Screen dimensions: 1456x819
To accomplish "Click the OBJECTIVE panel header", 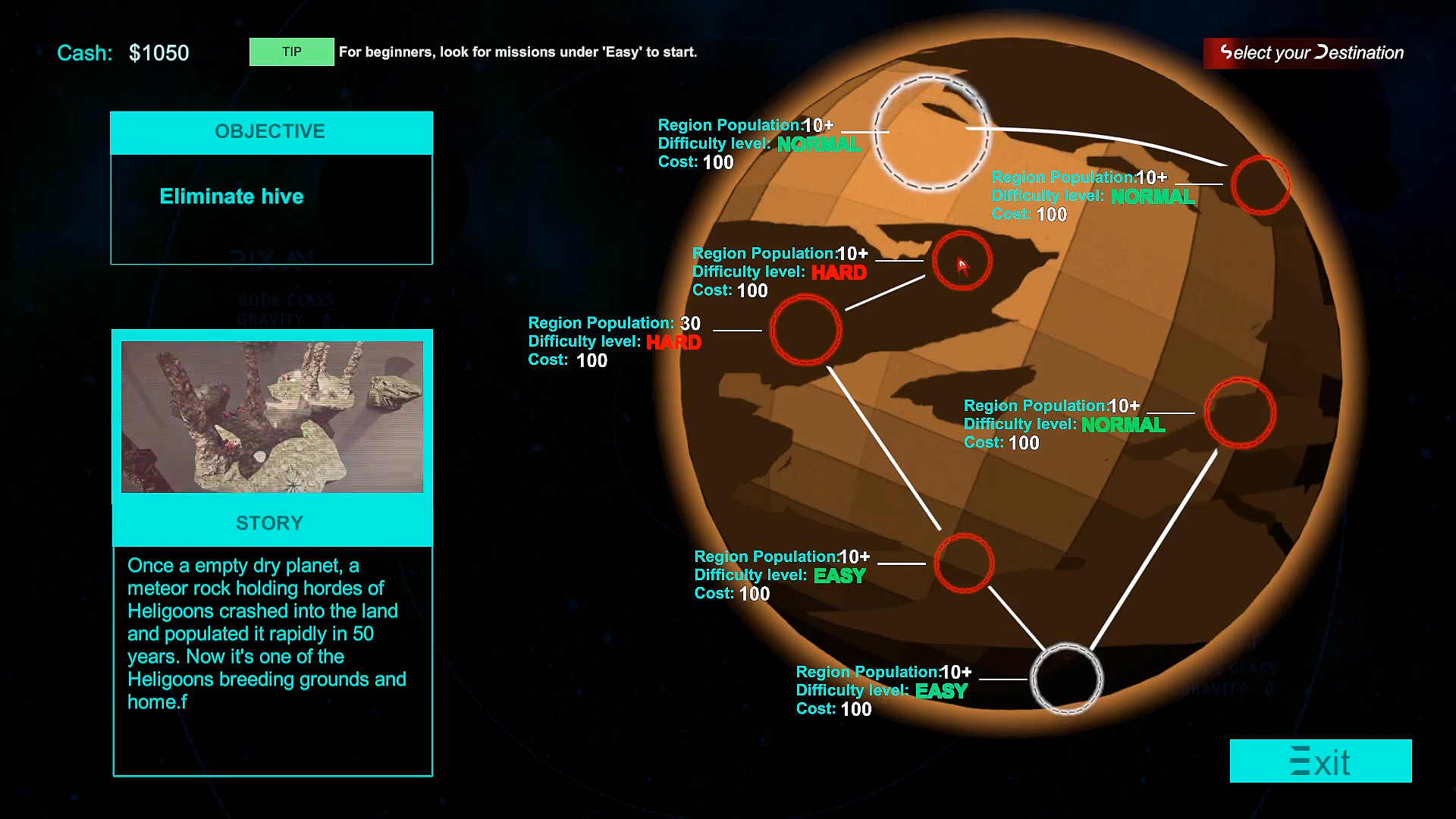I will pos(271,131).
